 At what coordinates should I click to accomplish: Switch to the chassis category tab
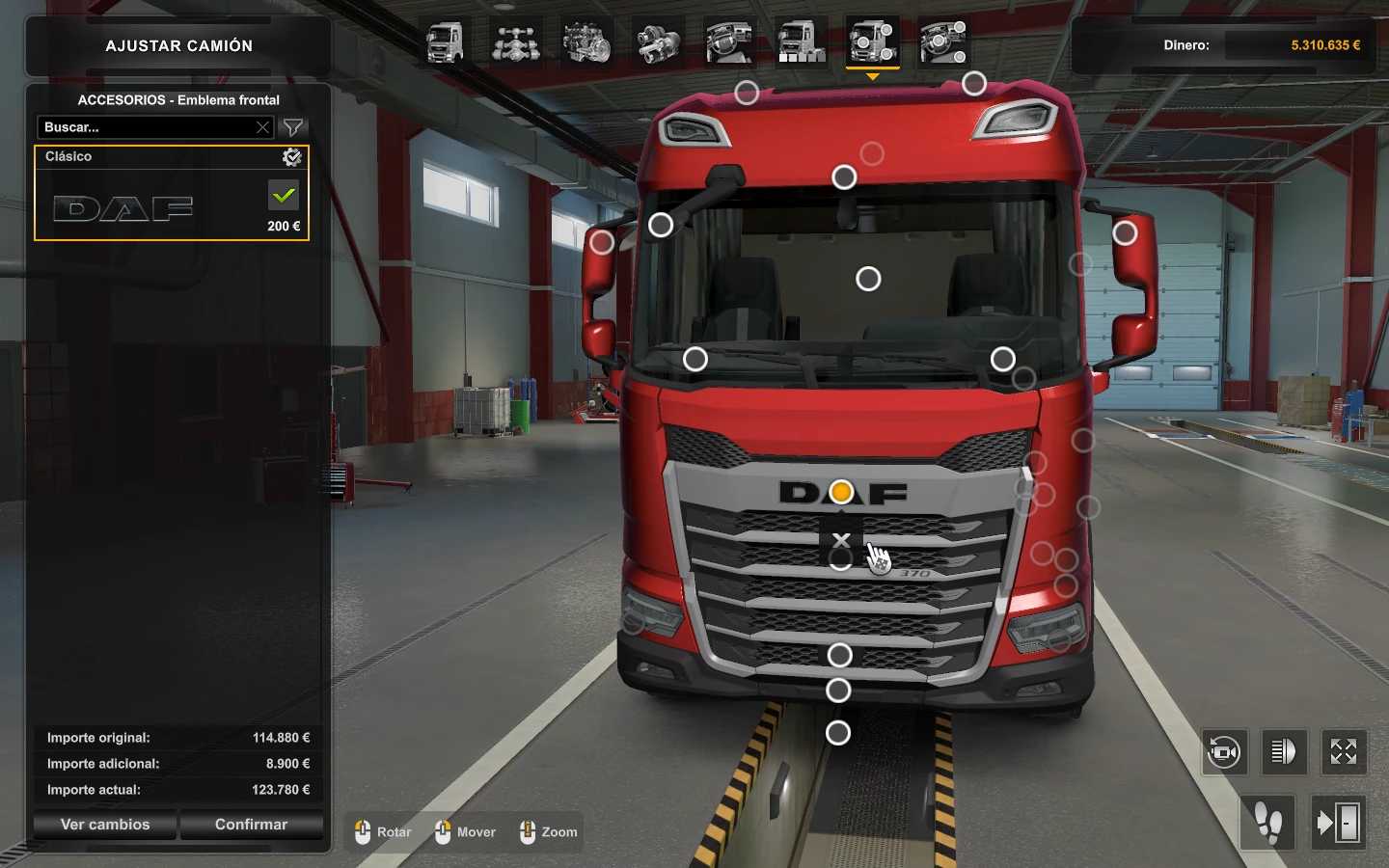point(516,43)
